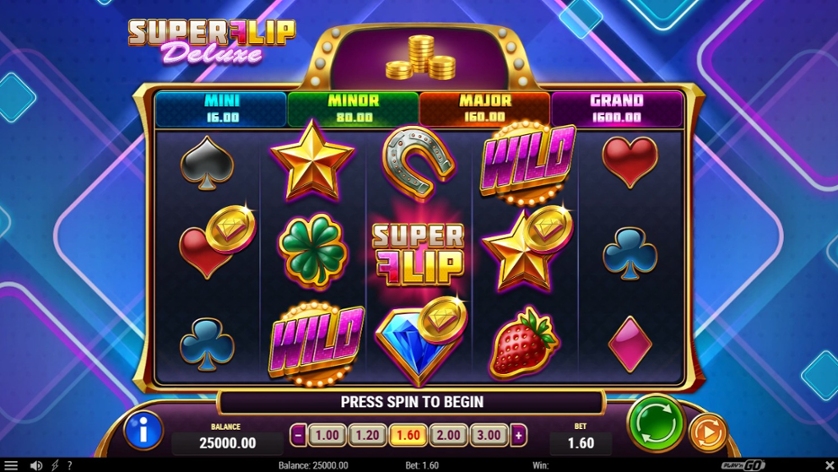838x472 pixels.
Task: Increase the bet with the plus button
Action: coord(518,435)
